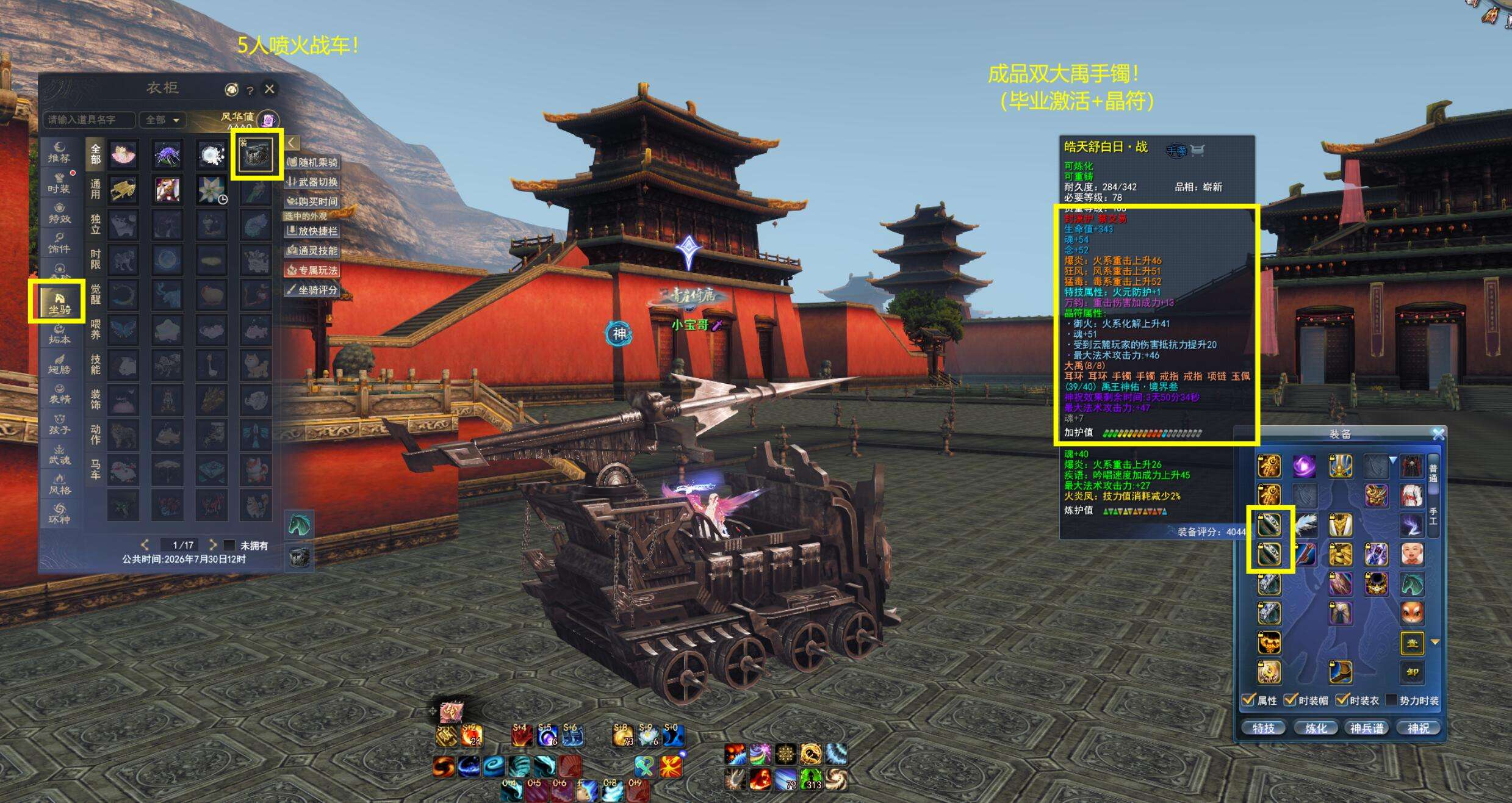Click the 随机乘骑 random mount button
The height and width of the screenshot is (803, 1512).
(x=312, y=162)
